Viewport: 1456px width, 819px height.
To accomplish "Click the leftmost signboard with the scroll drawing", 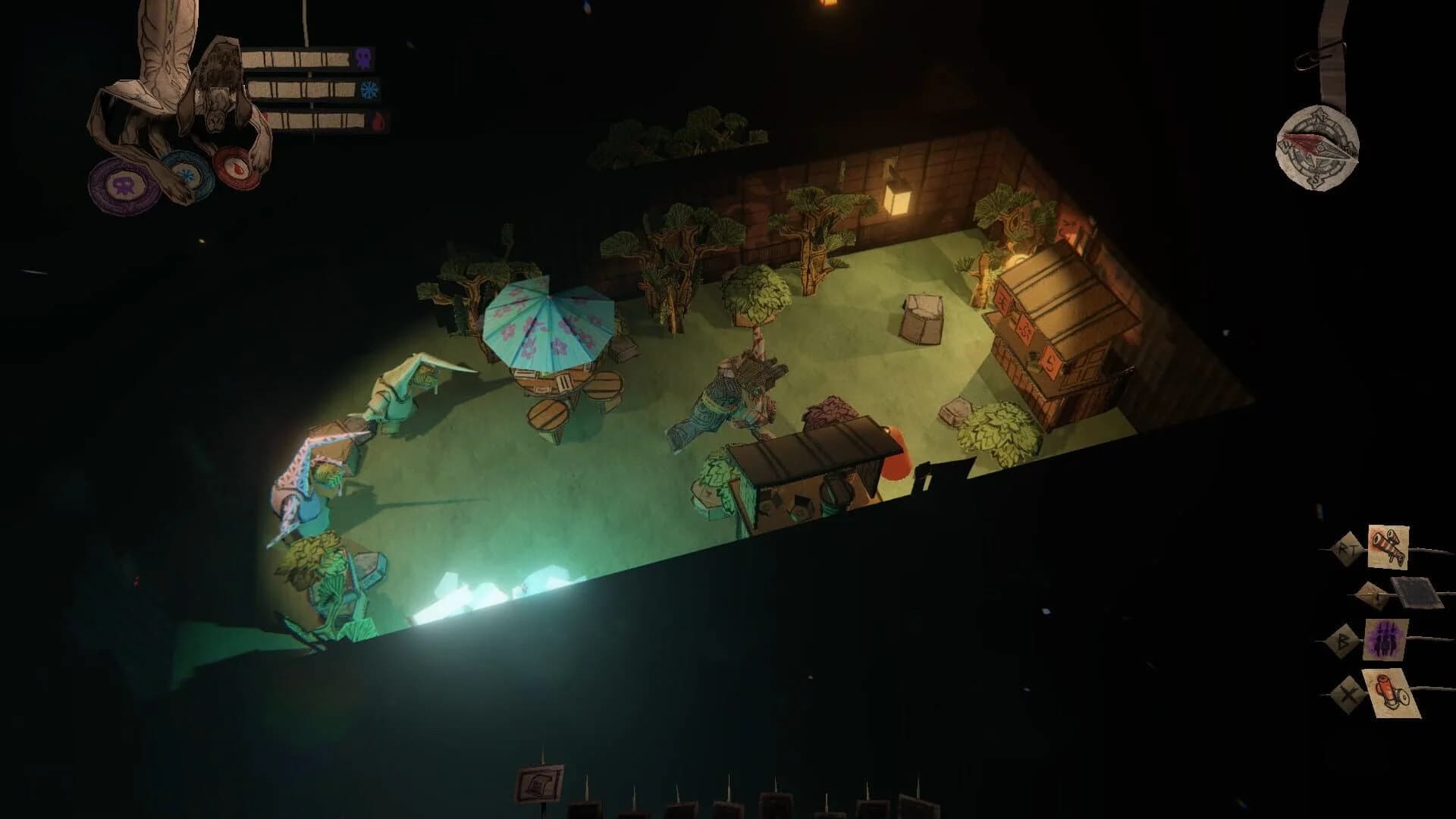I will coord(540,782).
